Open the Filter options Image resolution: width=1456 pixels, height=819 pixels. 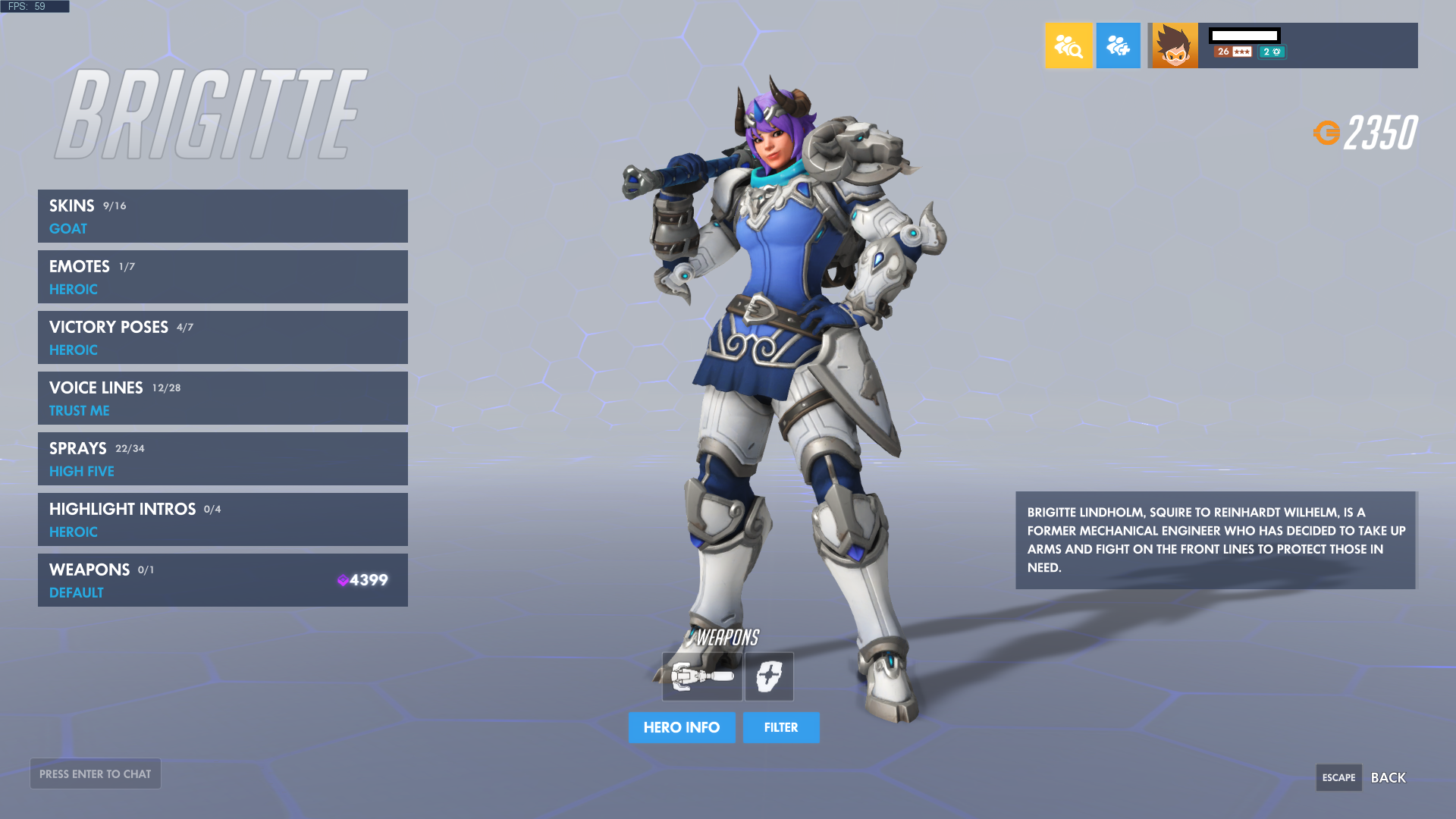pyautogui.click(x=781, y=727)
